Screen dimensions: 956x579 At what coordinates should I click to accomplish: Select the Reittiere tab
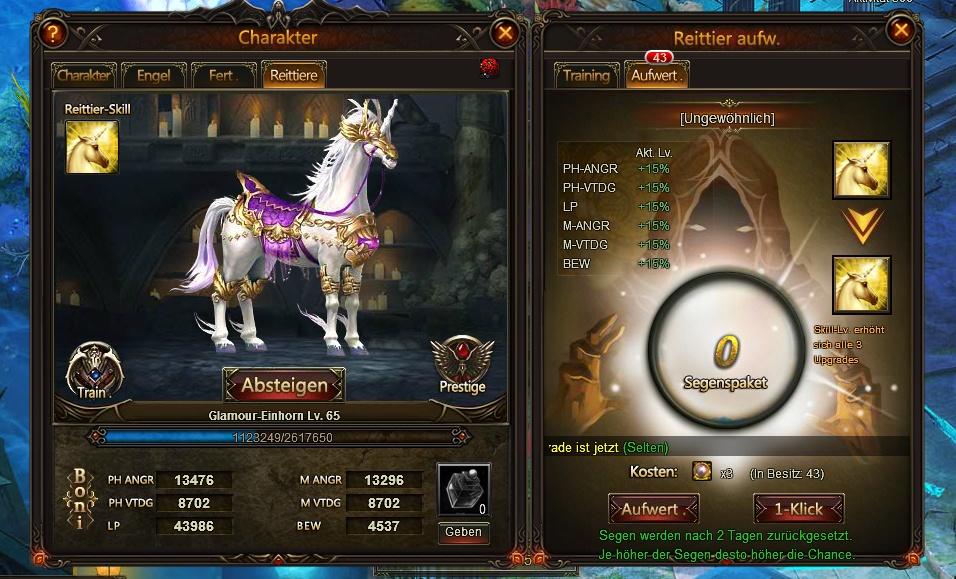tap(293, 76)
